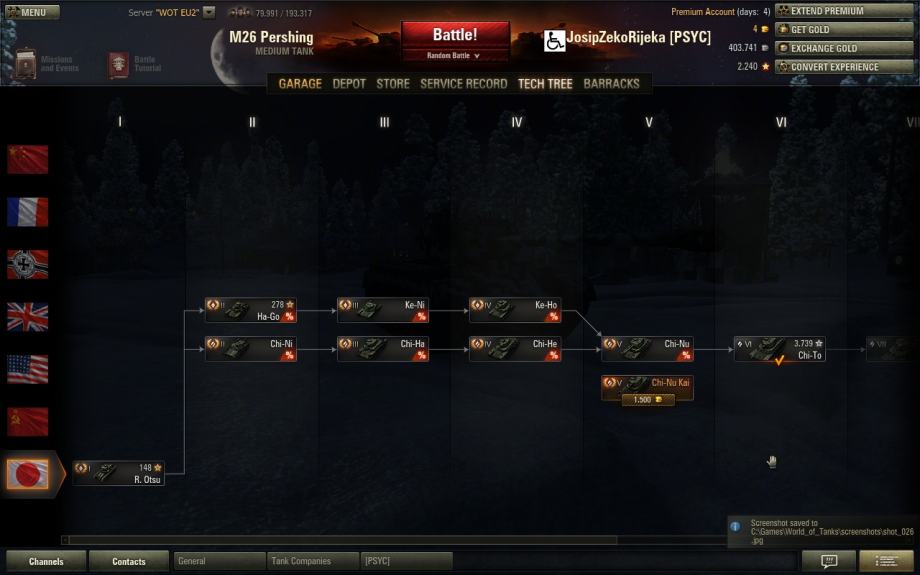Select the Chi-To tank node
The width and height of the screenshot is (920, 575).
point(779,348)
